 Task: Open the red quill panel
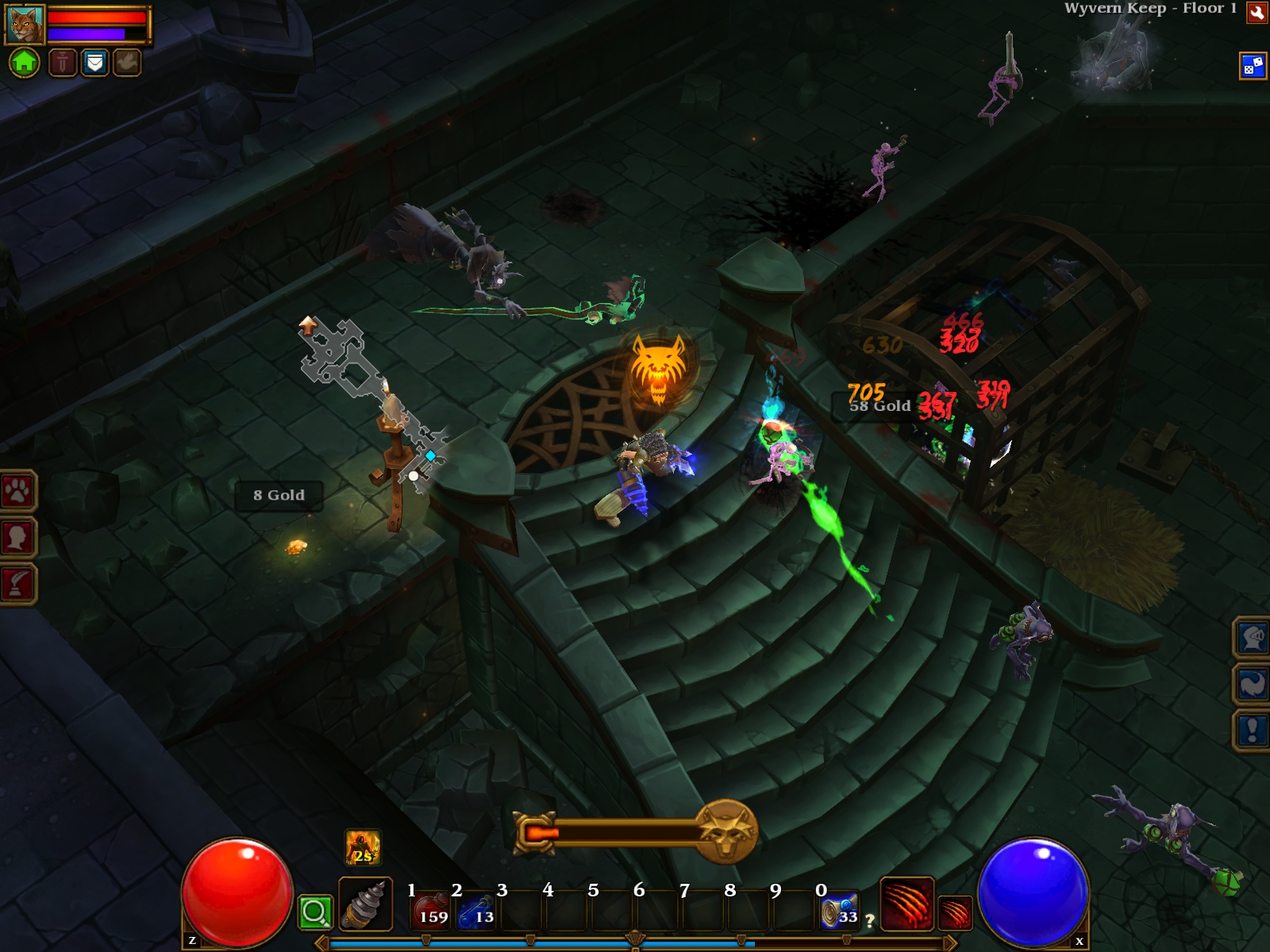point(17,584)
